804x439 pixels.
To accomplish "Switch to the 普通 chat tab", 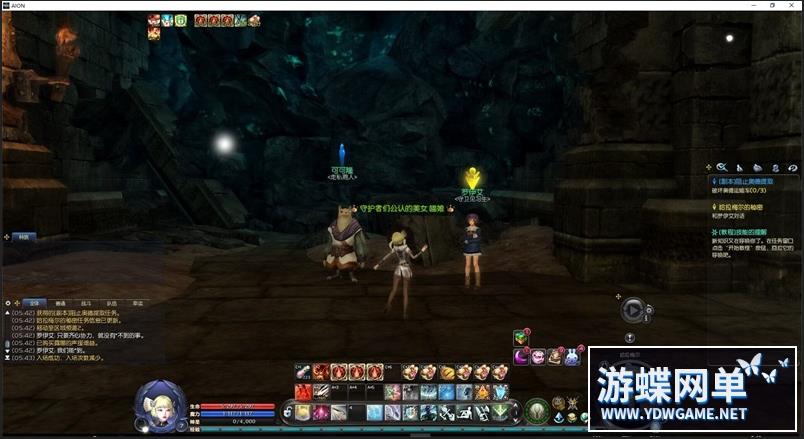I will [x=61, y=302].
